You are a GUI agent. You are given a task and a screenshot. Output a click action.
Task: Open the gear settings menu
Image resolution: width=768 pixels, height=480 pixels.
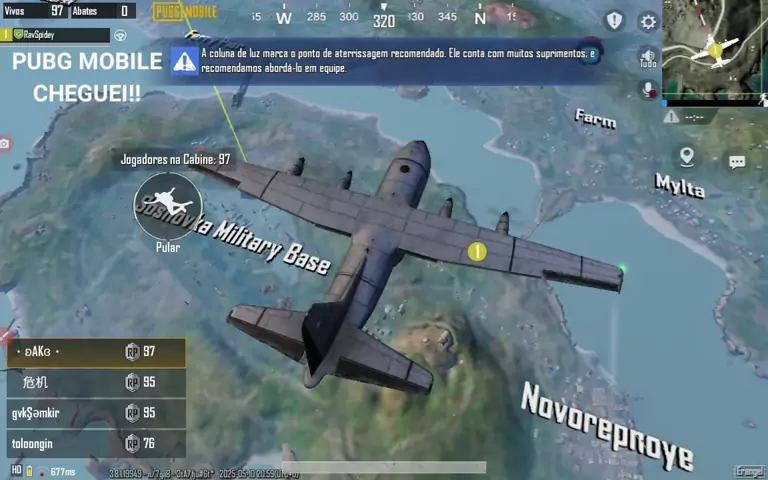click(x=648, y=22)
